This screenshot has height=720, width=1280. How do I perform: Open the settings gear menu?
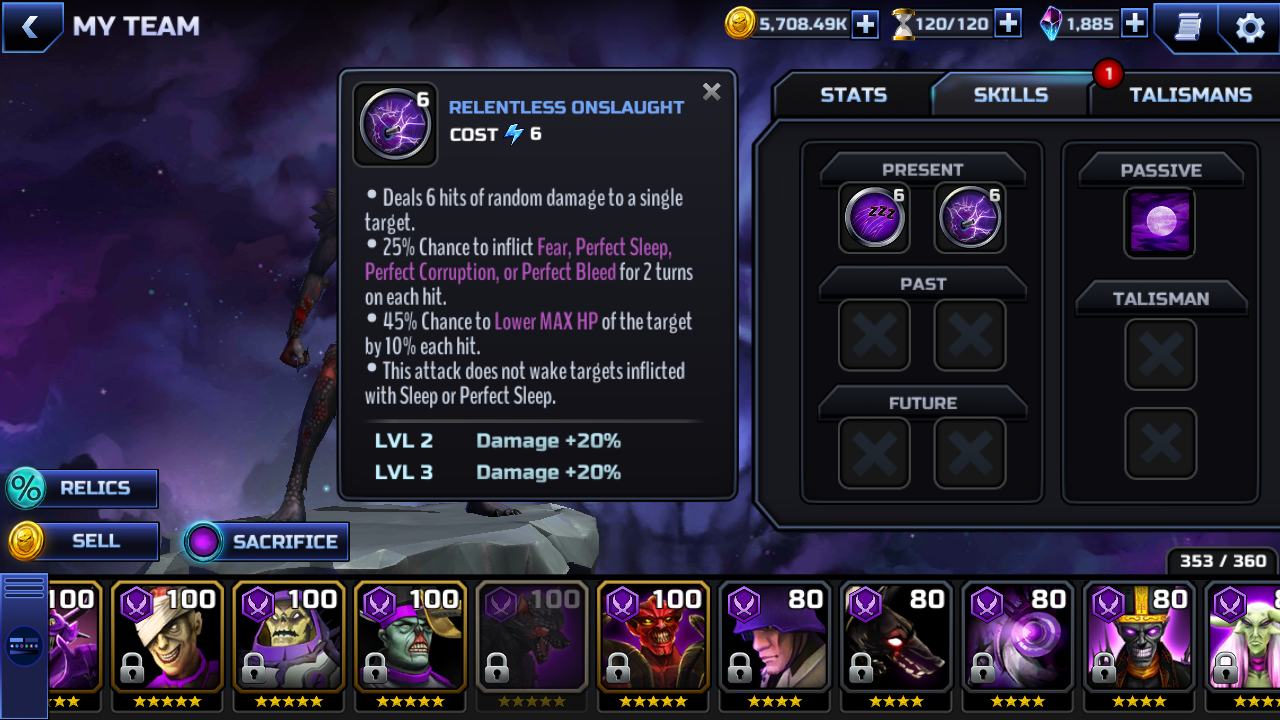pyautogui.click(x=1250, y=27)
